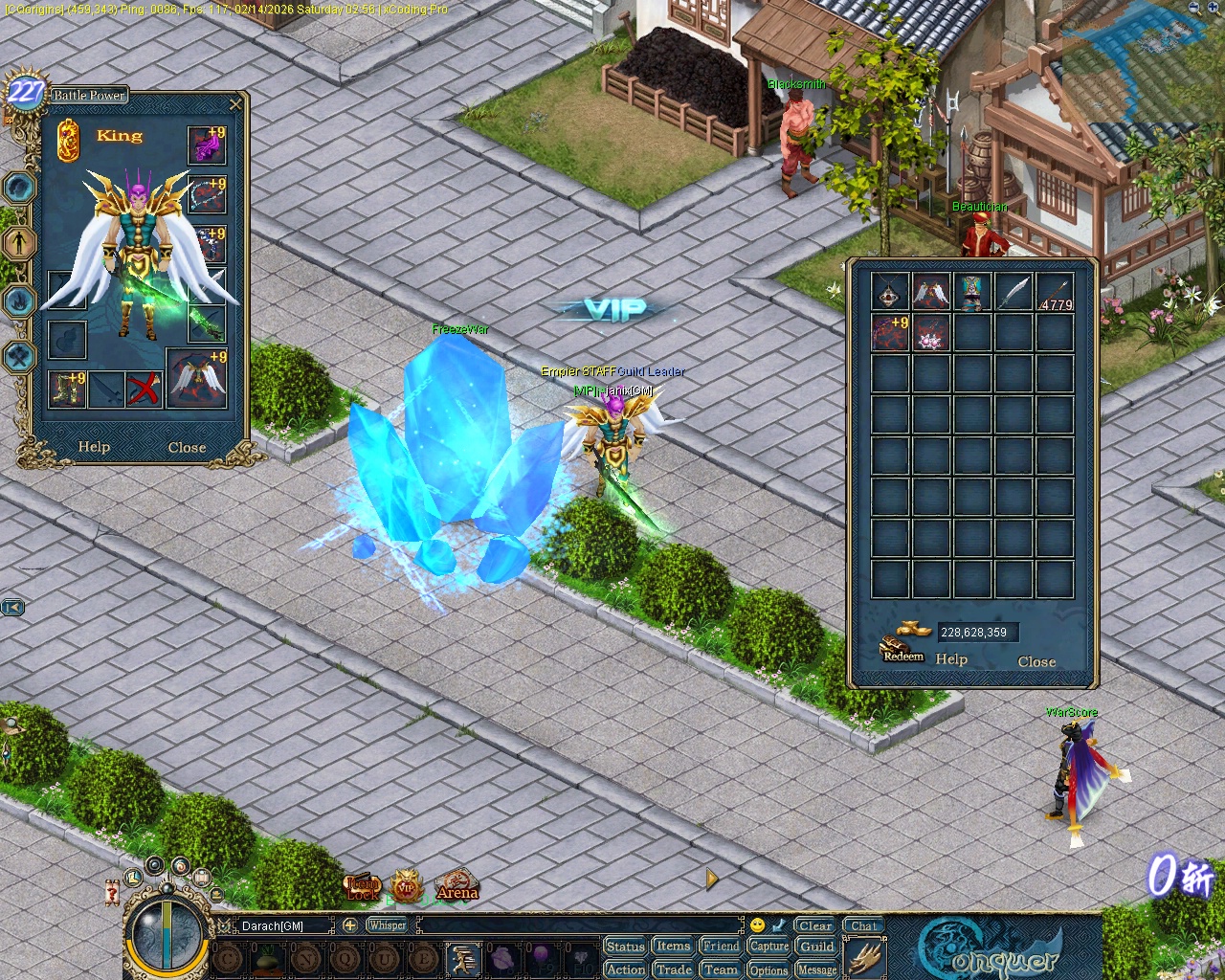This screenshot has width=1225, height=980.
Task: Expand the chat window with the Chat button
Action: [x=863, y=924]
